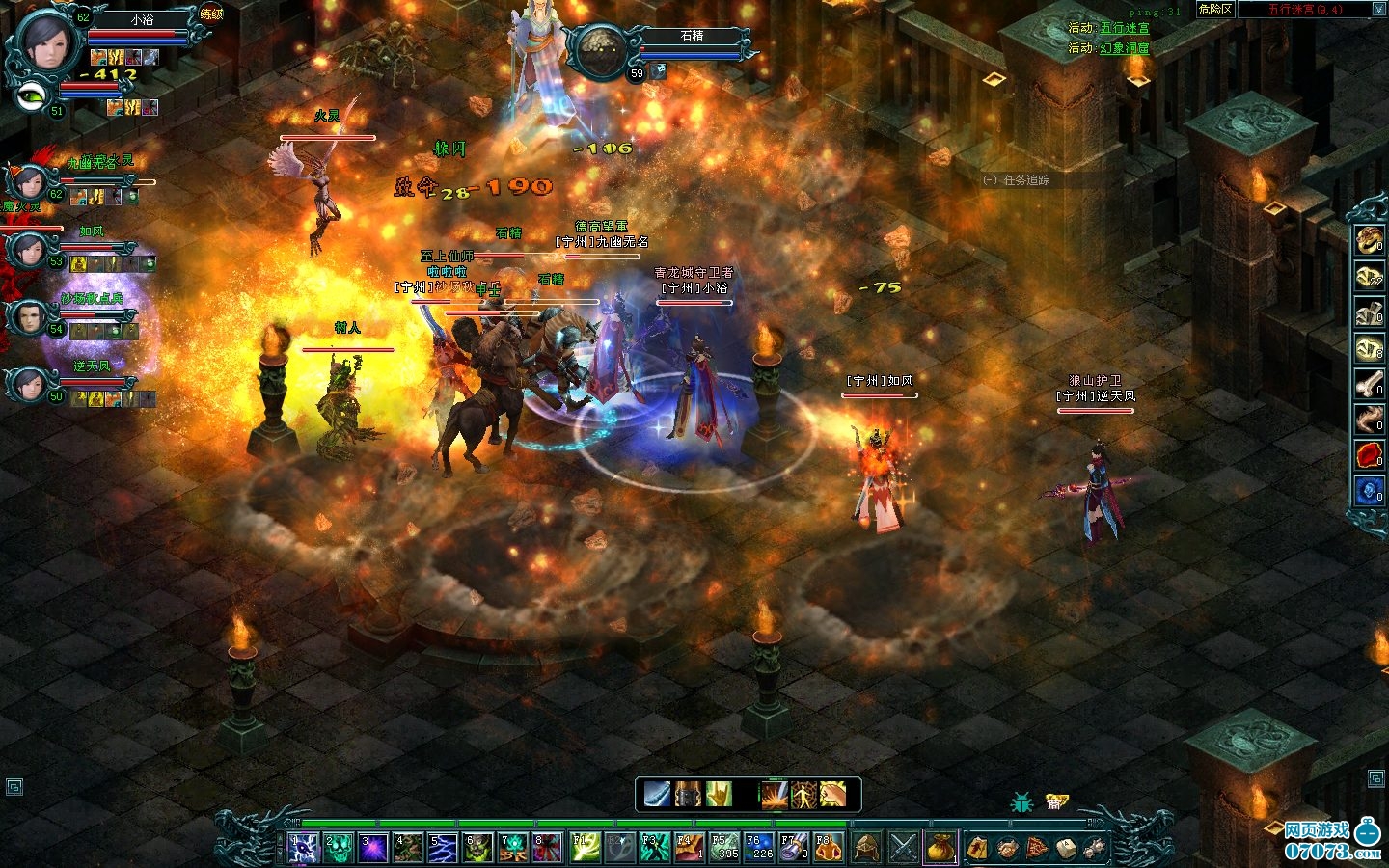The image size is (1389, 868).
Task: Open the 五行迷宫 activity link
Action: [x=1125, y=28]
